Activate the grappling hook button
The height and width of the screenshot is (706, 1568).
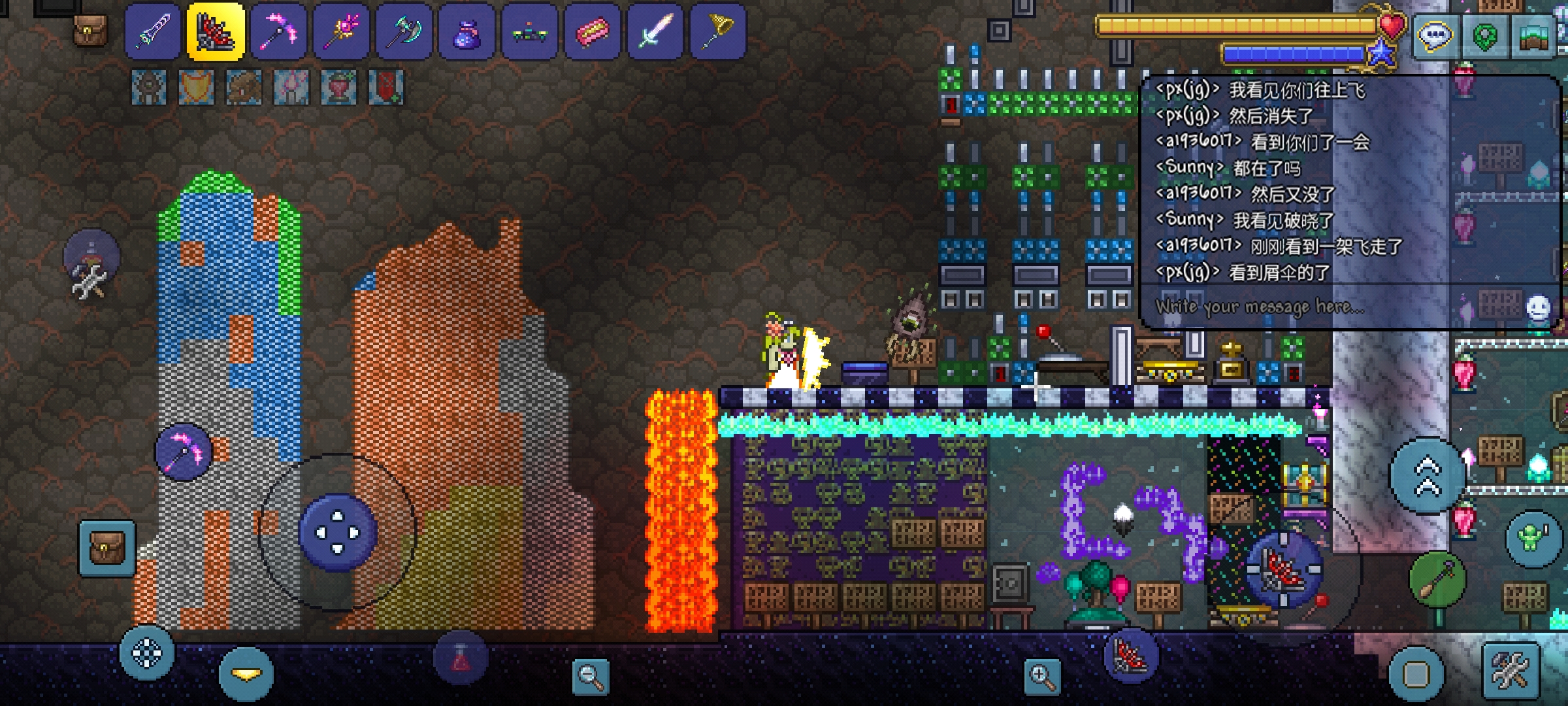click(1437, 579)
